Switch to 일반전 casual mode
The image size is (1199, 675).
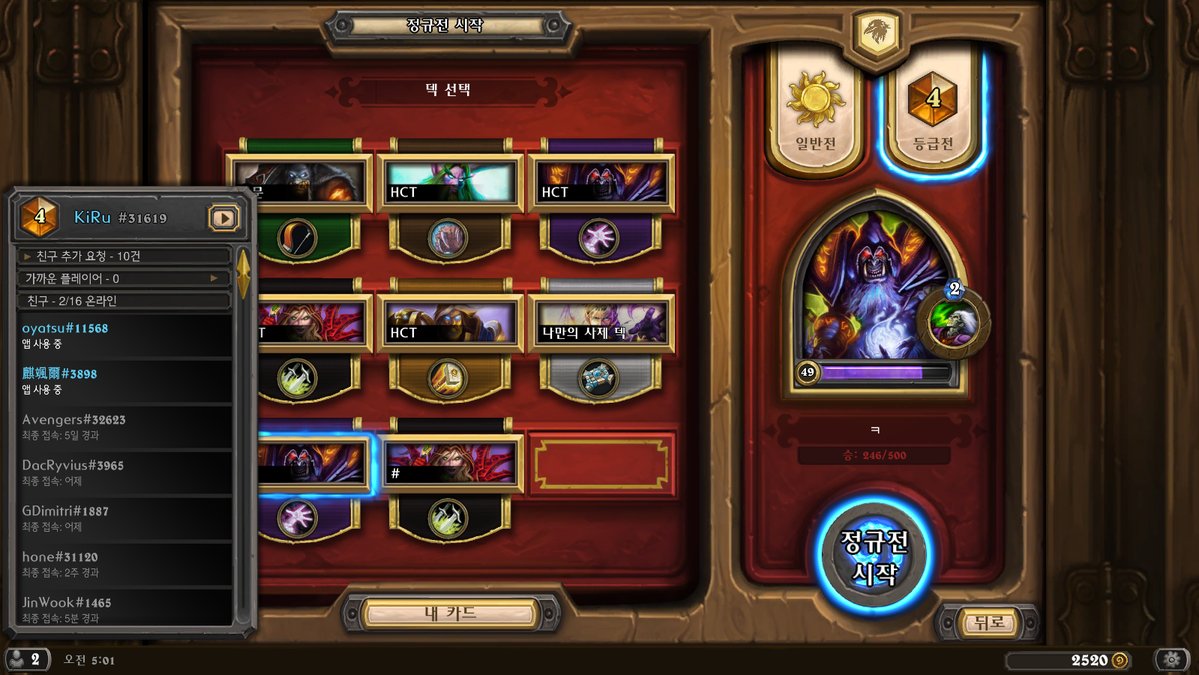[x=815, y=113]
